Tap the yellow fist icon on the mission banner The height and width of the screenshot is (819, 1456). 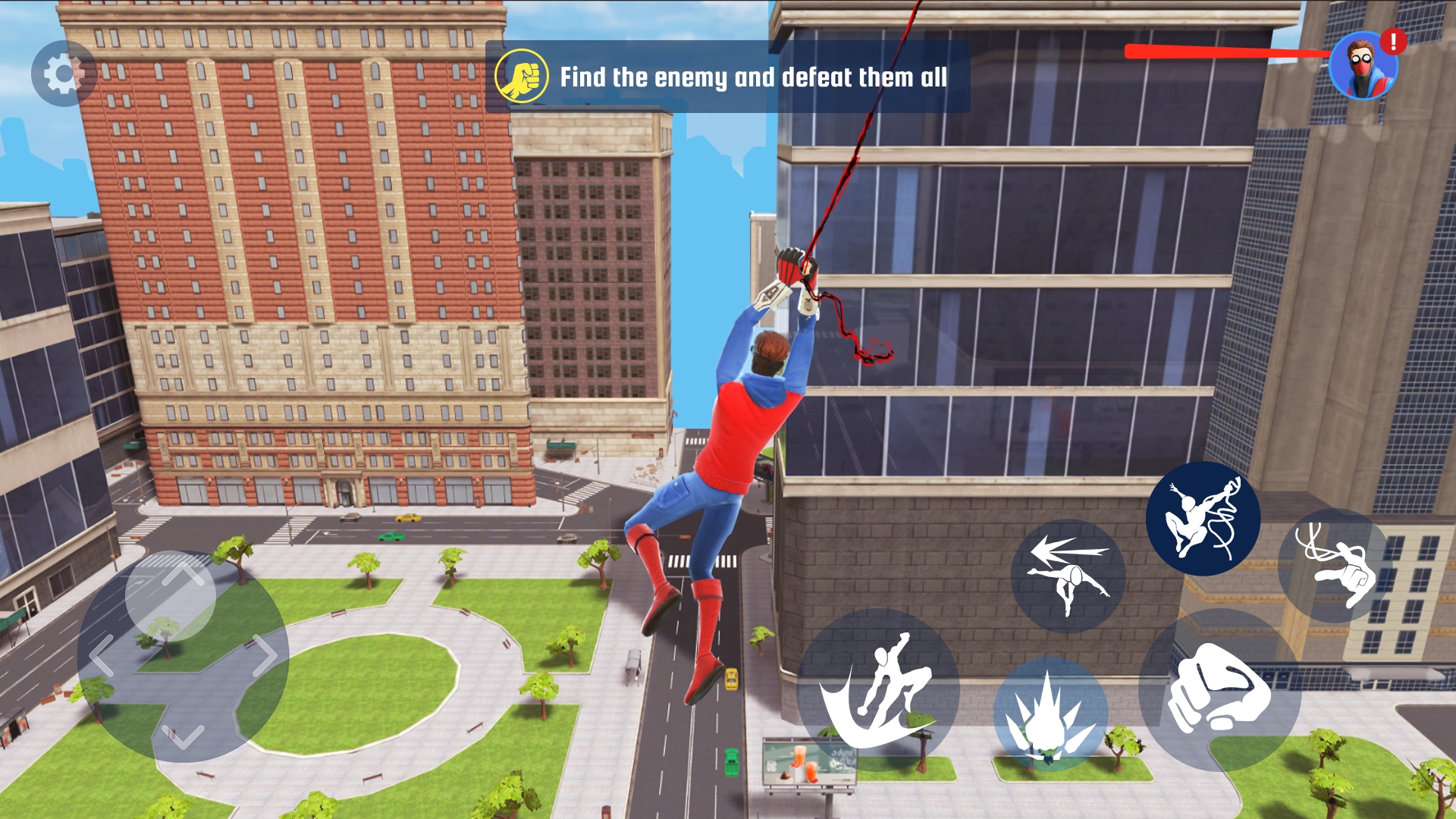click(x=523, y=76)
